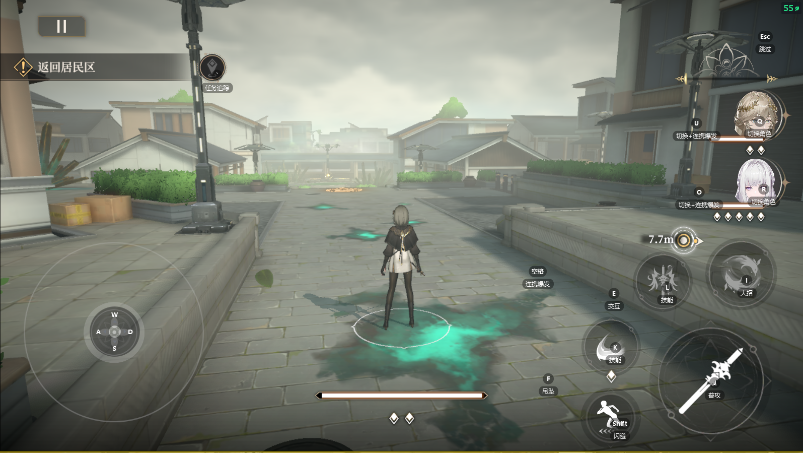Select the 7.7m distance waypoint marker
The image size is (803, 453).
pos(684,240)
